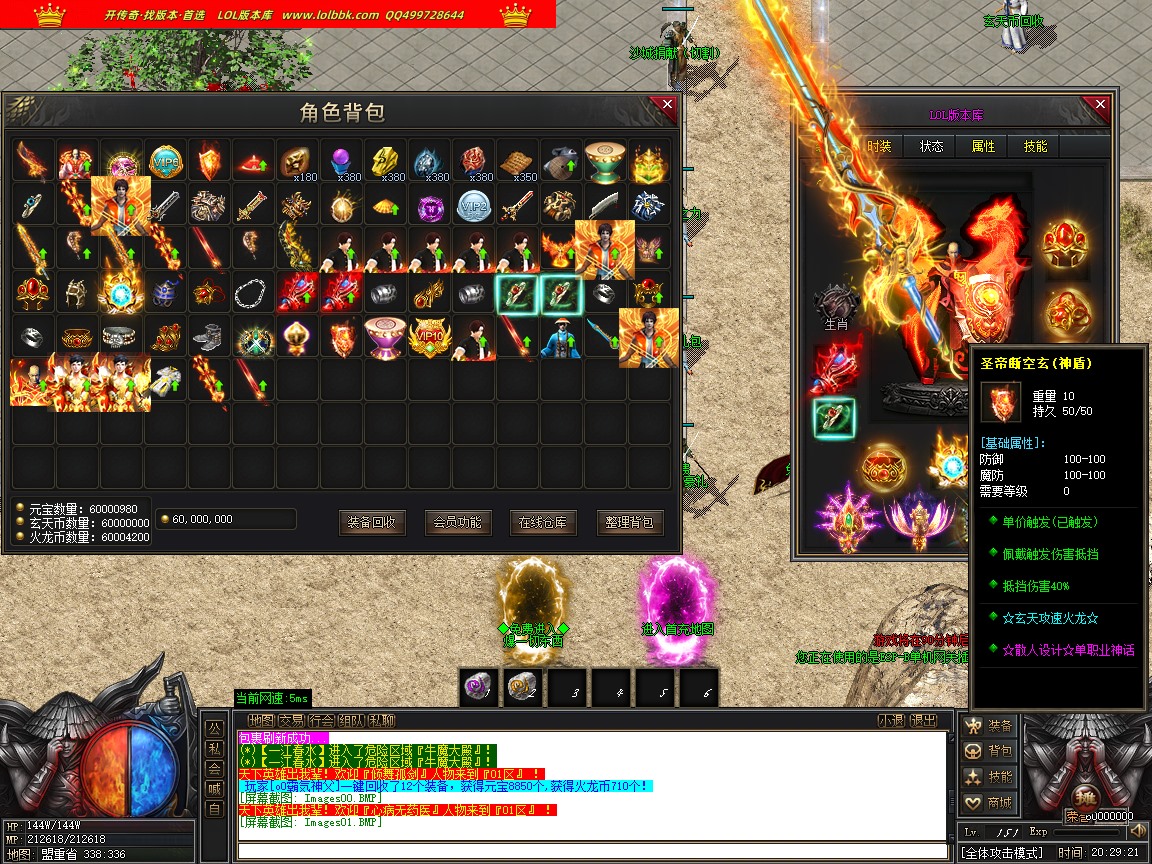
Task: Open the 在线仓库 online warehouse
Action: 543,522
